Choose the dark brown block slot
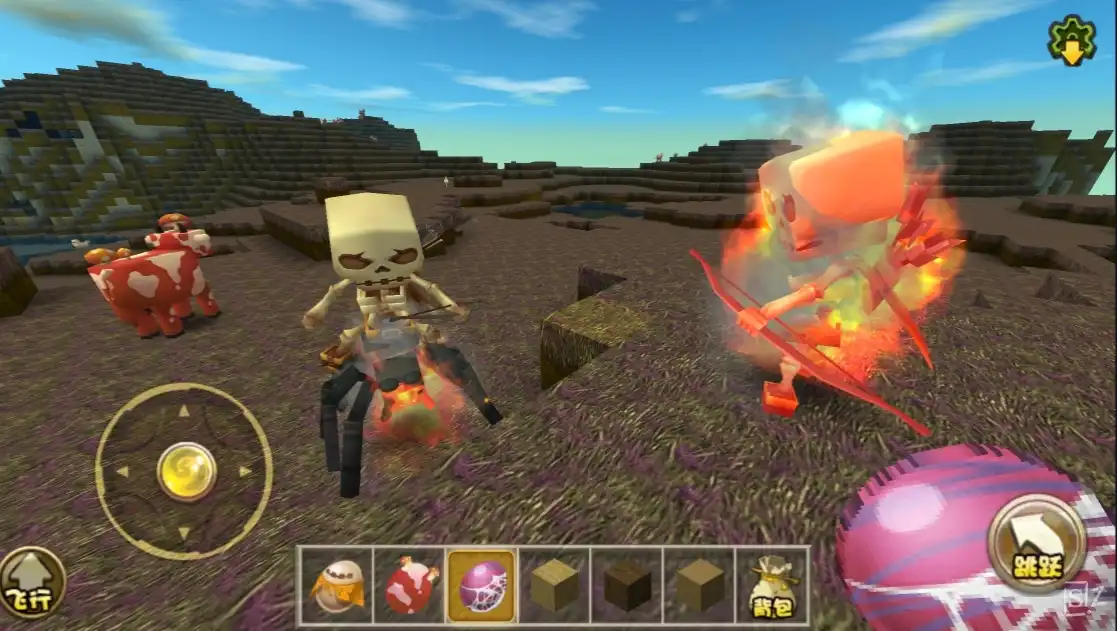 point(627,587)
